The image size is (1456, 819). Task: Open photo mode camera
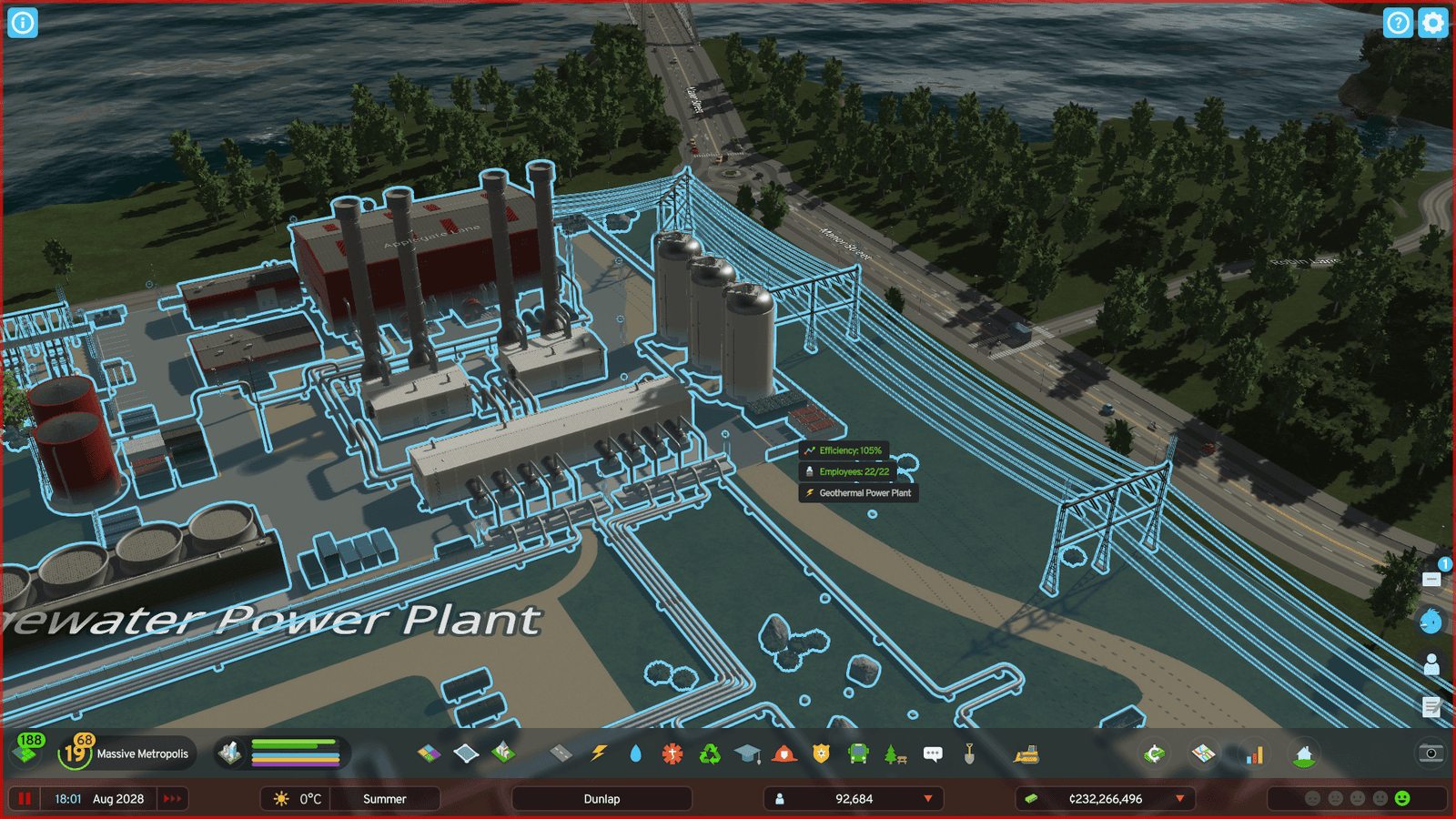[1431, 753]
